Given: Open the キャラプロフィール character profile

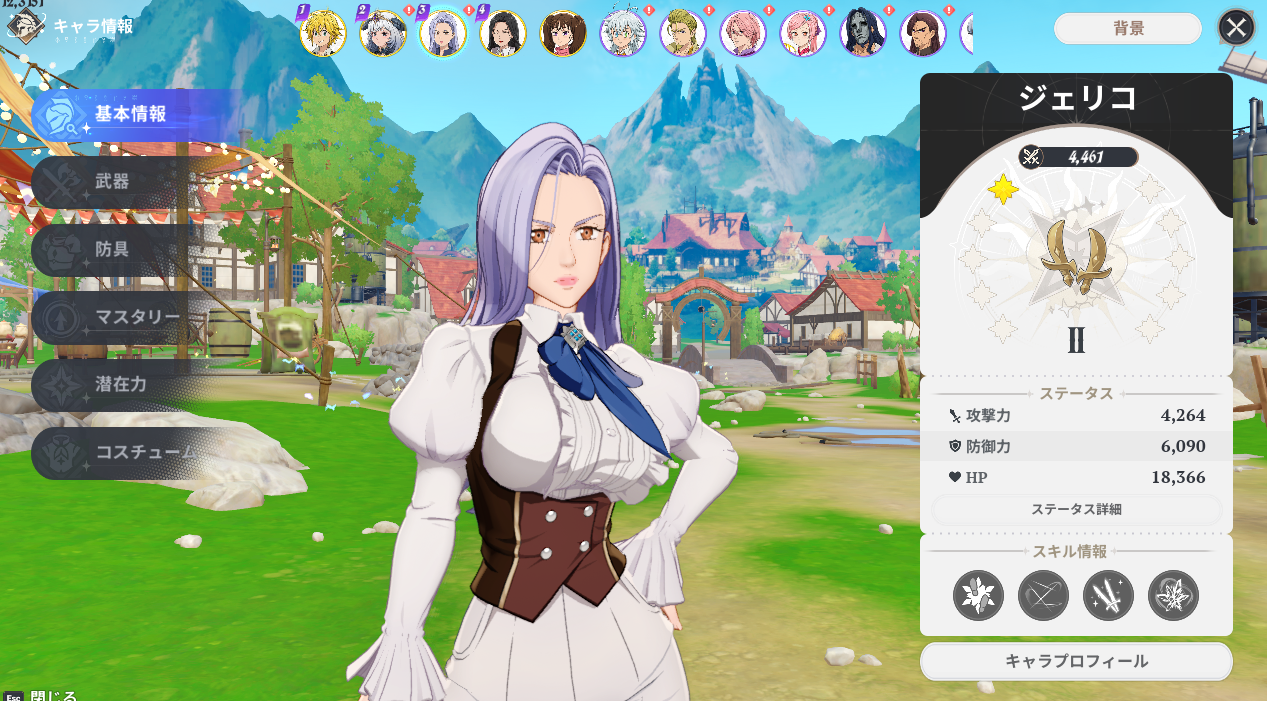Looking at the screenshot, I should pyautogui.click(x=1076, y=661).
